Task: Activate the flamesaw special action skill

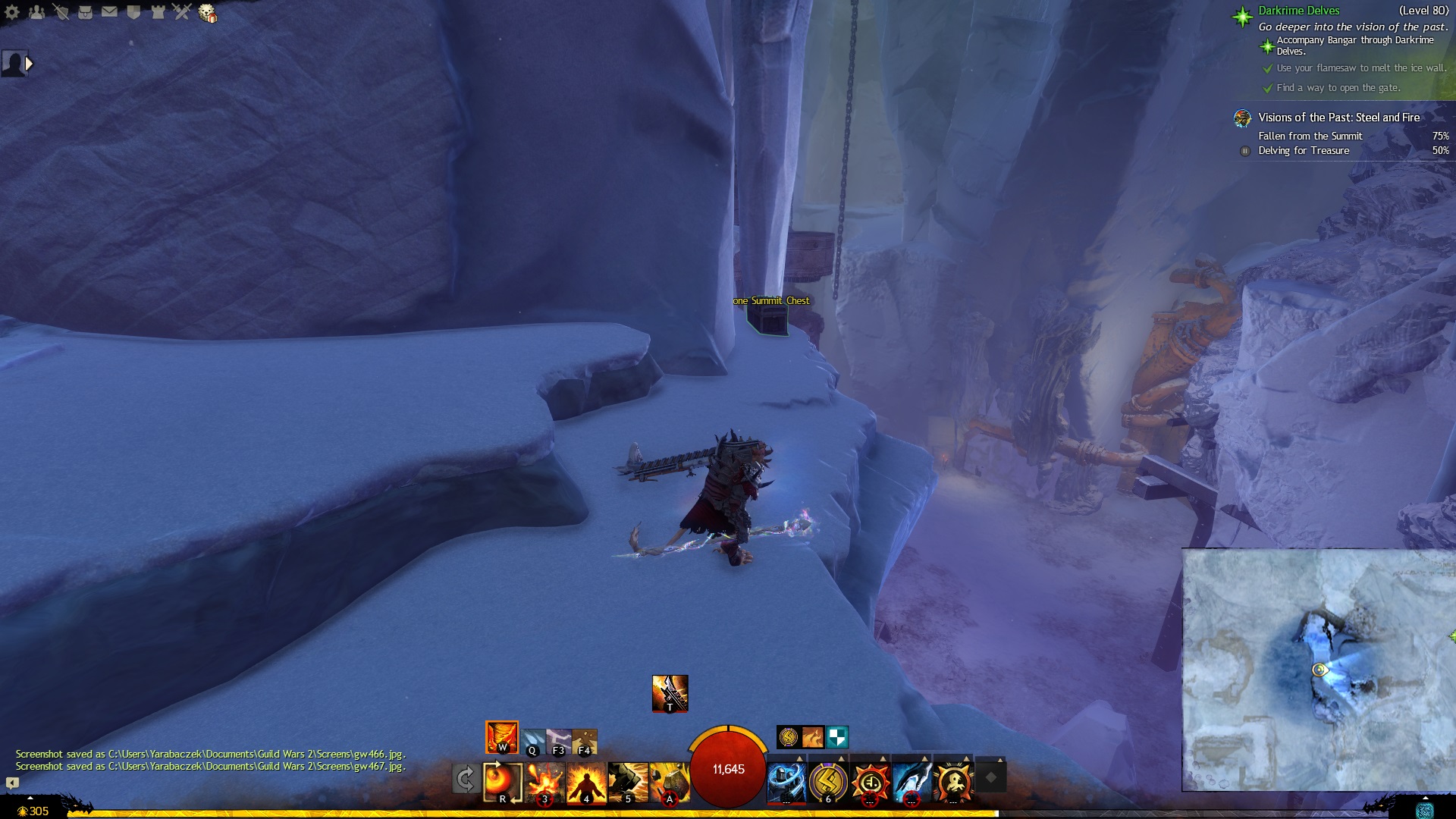Action: (x=670, y=693)
